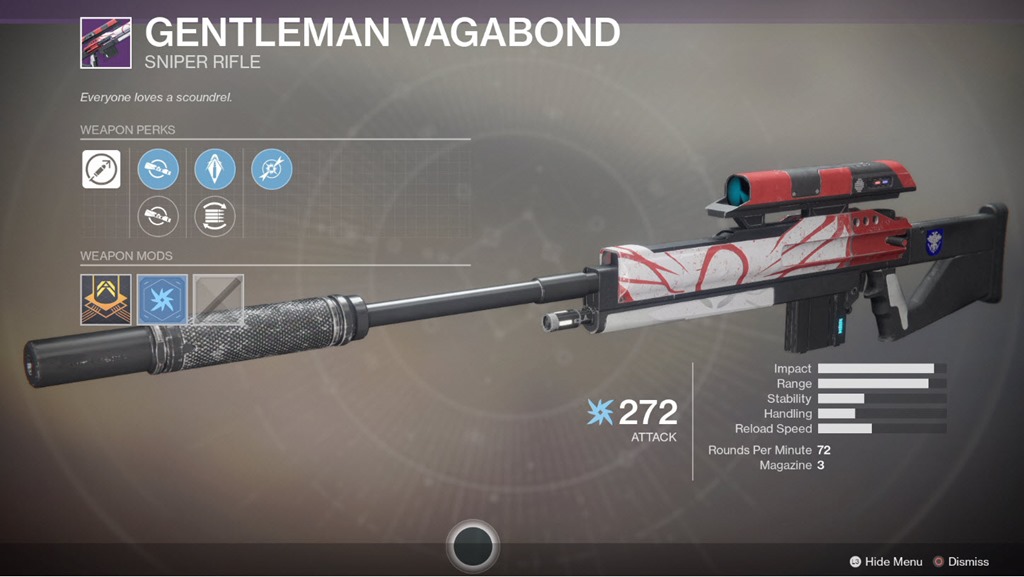
Task: Choose the stacked rounds magazine perk
Action: 215,215
